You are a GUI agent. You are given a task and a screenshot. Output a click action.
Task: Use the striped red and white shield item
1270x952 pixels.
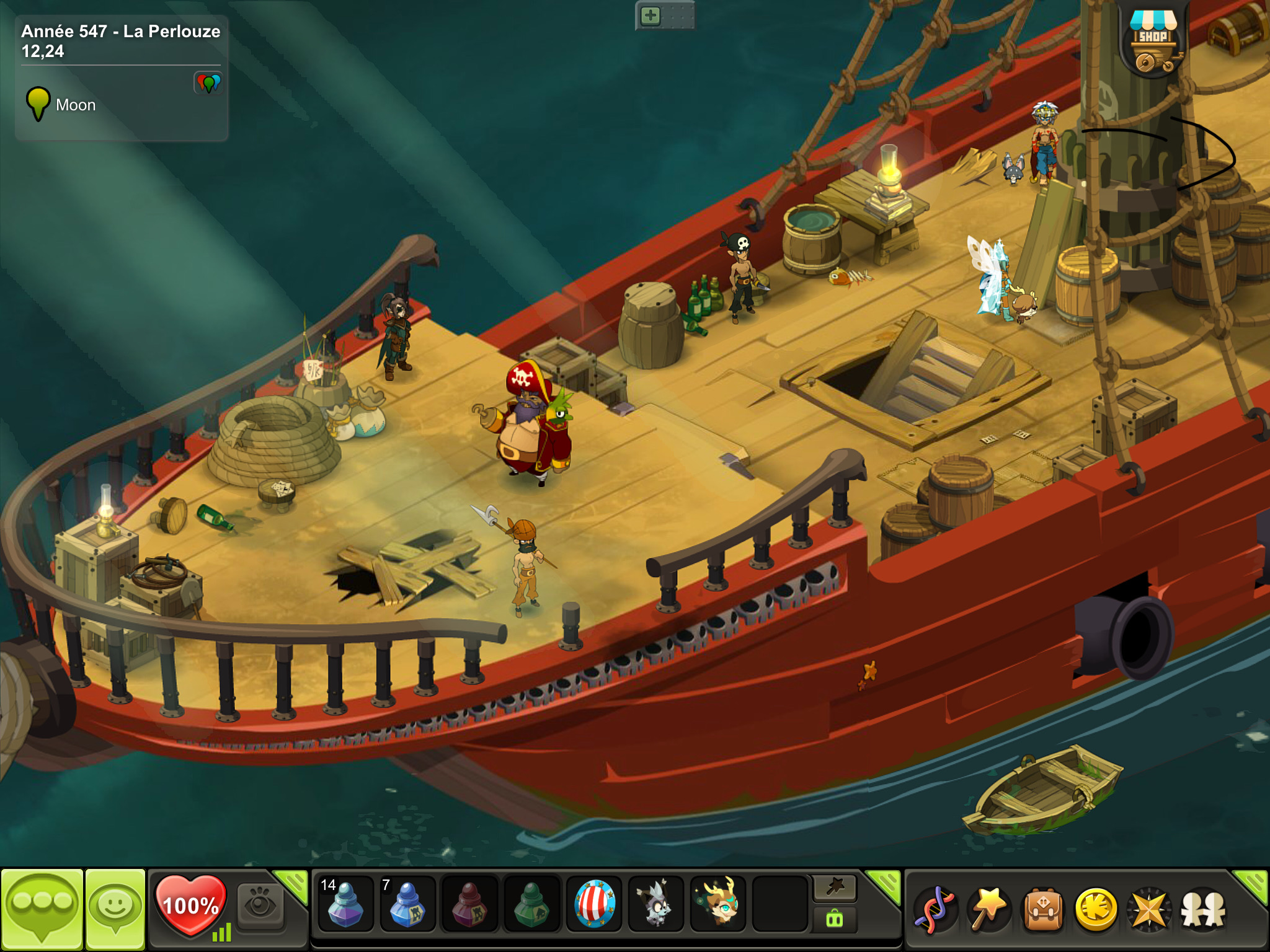point(594,904)
